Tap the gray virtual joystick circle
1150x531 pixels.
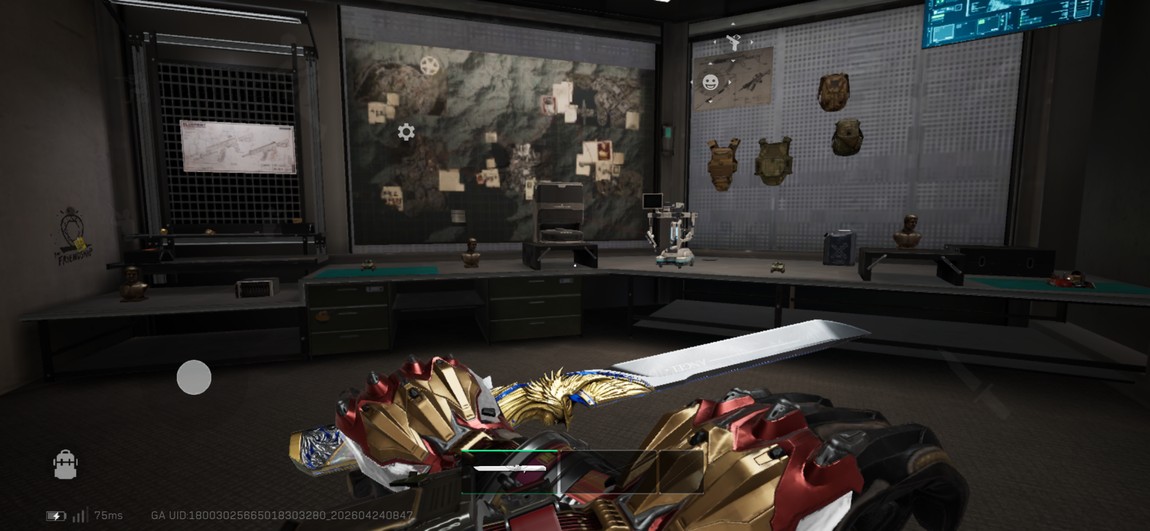point(194,377)
